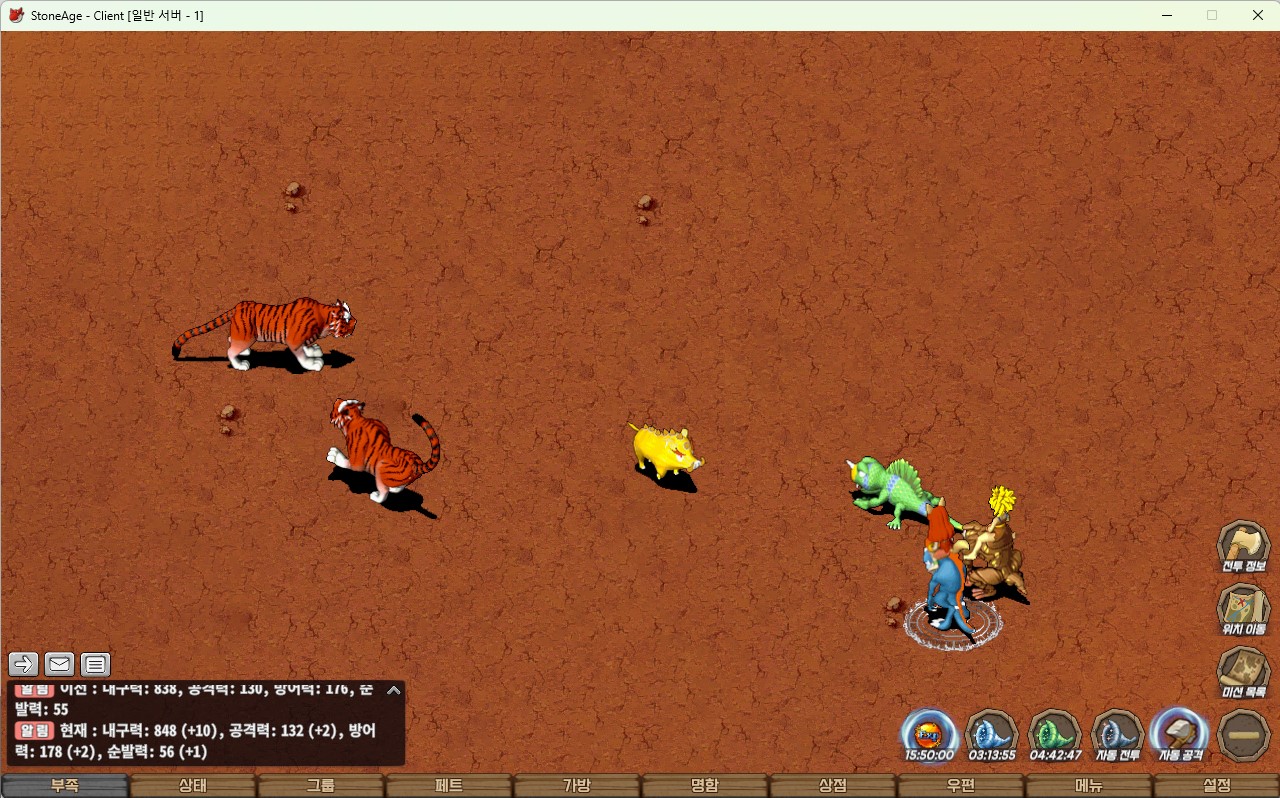The height and width of the screenshot is (798, 1280).
Task: Toggle 자동 공격 (Auto attack) stone axe
Action: [x=1181, y=735]
